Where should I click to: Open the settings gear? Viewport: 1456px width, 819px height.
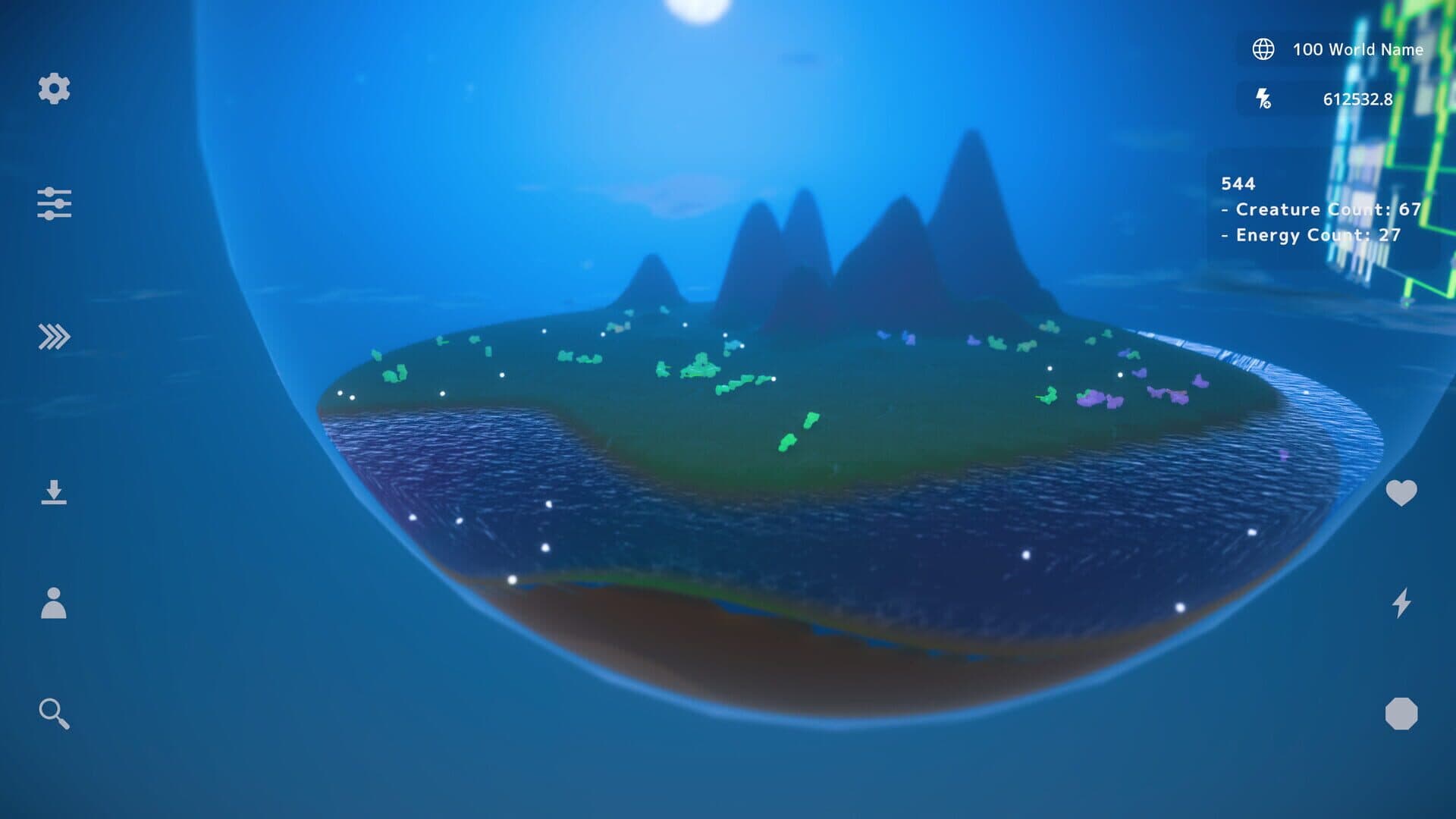[x=53, y=90]
